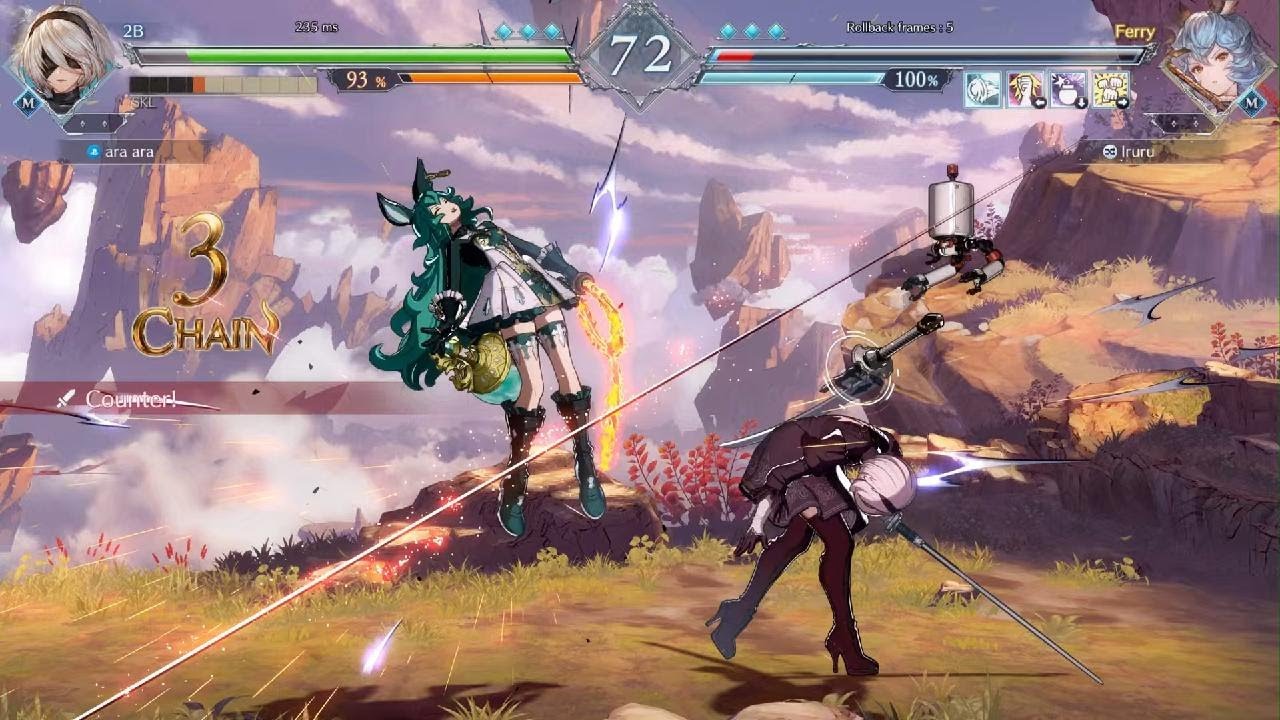Activate the skill icon with left arrow
The image size is (1280, 720).
[1024, 89]
